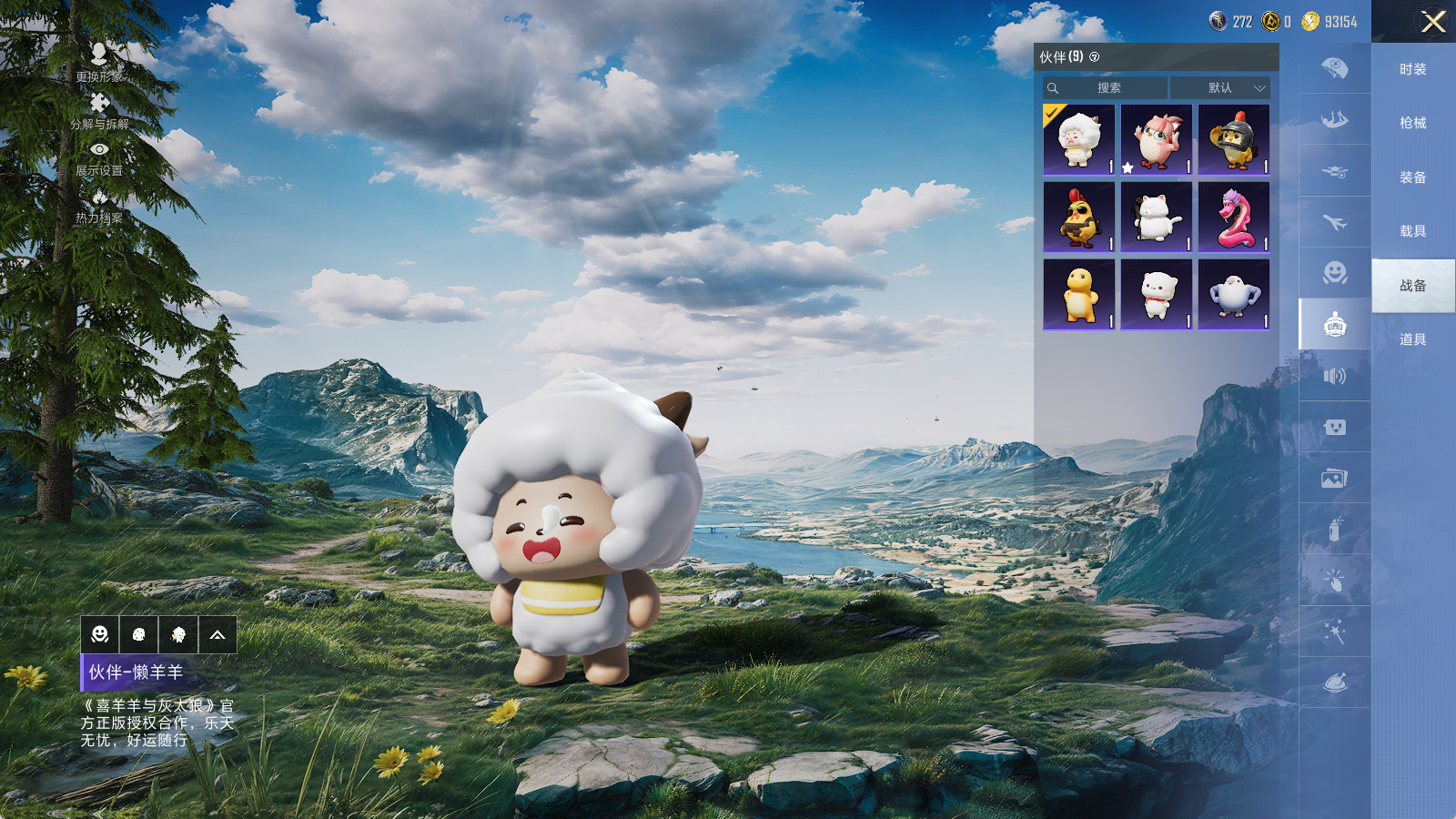Image resolution: width=1456 pixels, height=819 pixels.
Task: Open the 道具 category tab
Action: [1412, 339]
